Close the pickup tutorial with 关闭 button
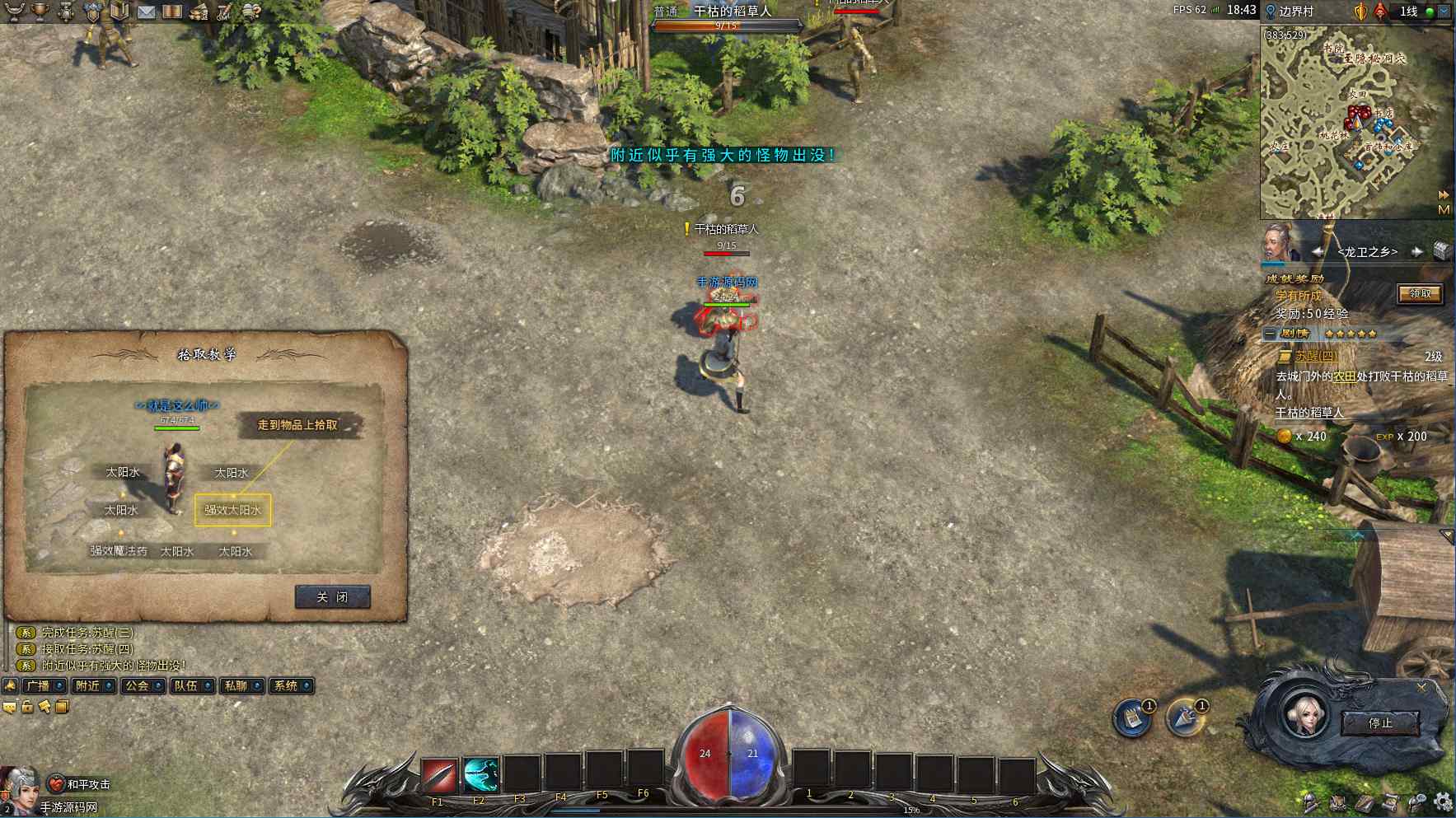Screen dimensions: 1456x818 [x=332, y=597]
